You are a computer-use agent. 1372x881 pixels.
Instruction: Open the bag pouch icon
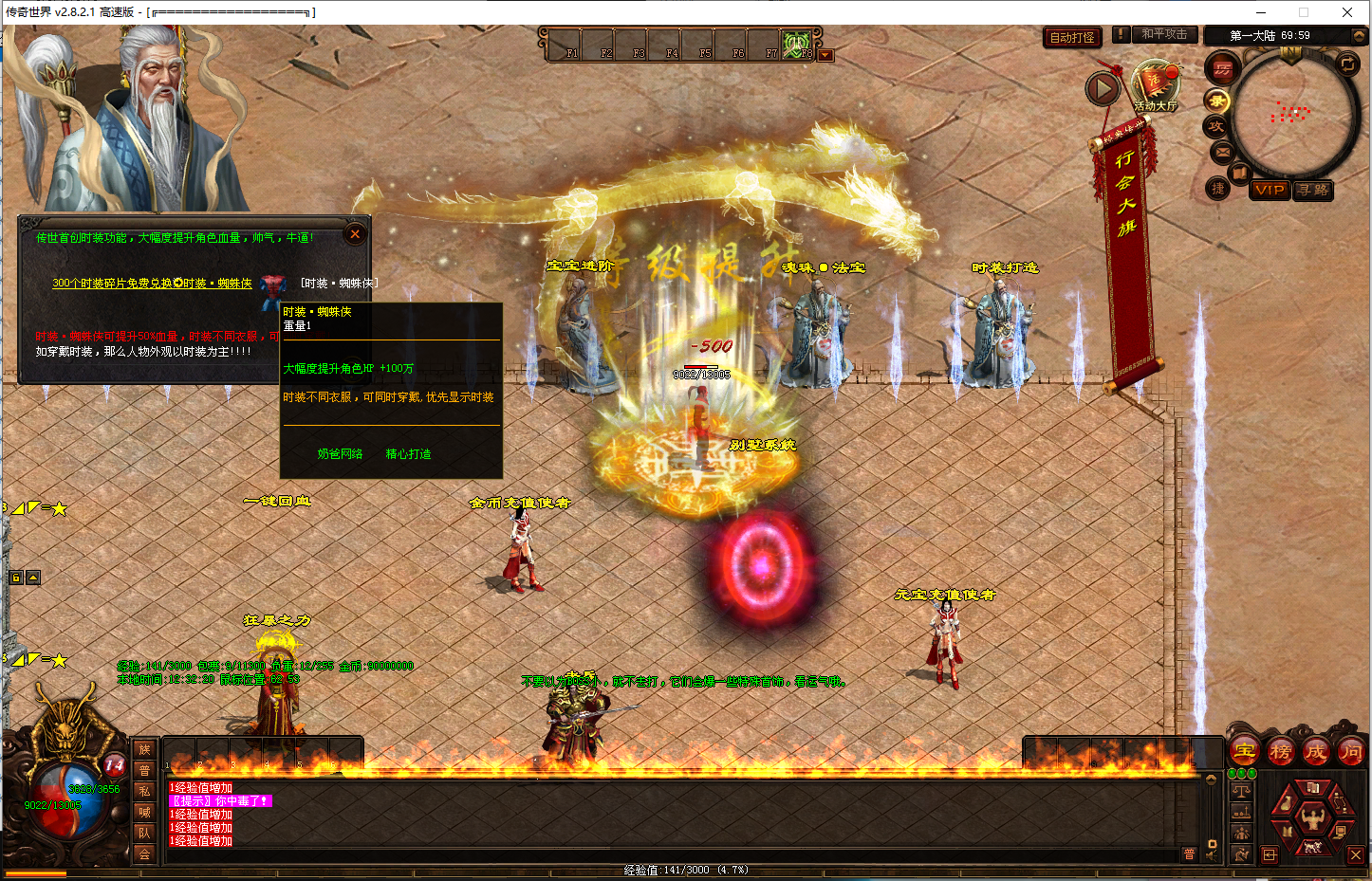1285,802
